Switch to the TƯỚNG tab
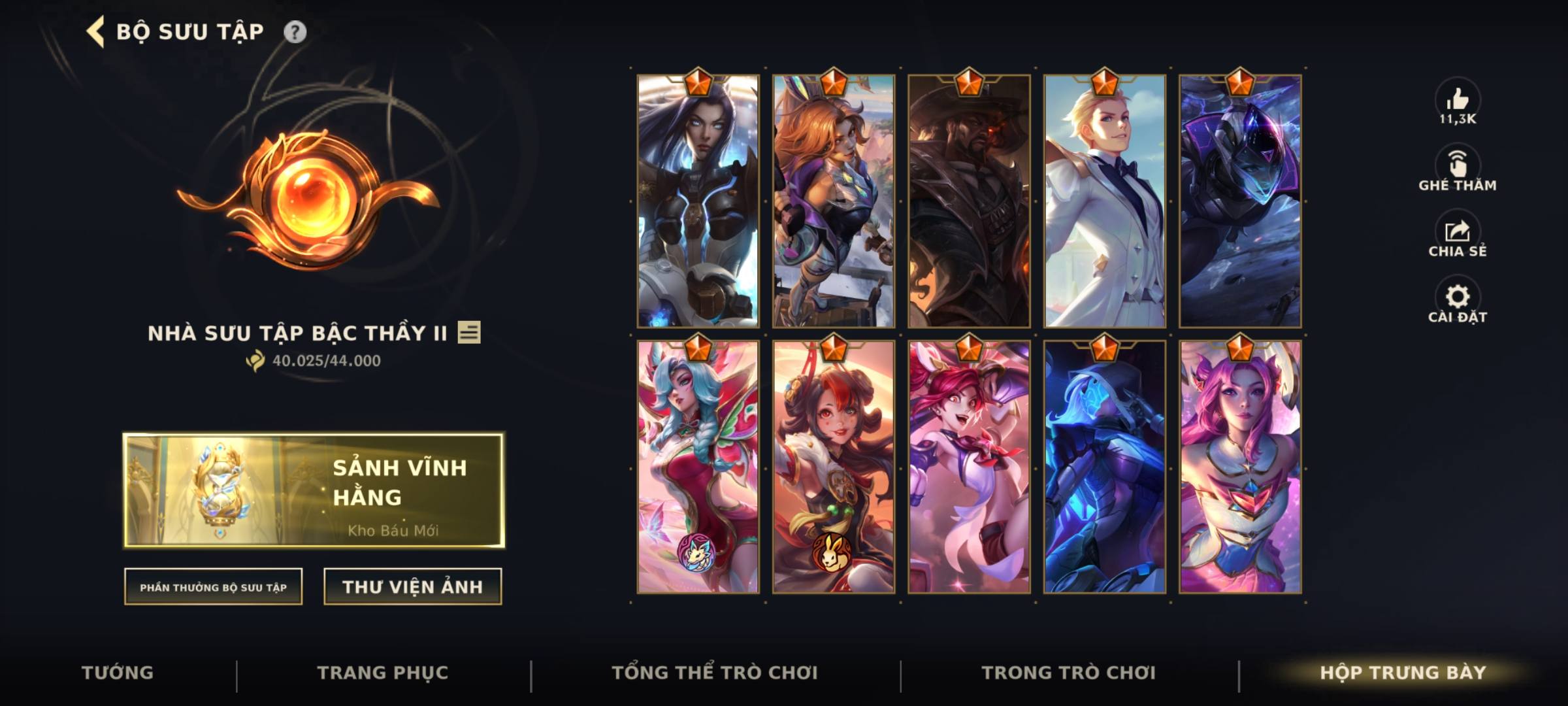This screenshot has height=706, width=1568. [116, 672]
